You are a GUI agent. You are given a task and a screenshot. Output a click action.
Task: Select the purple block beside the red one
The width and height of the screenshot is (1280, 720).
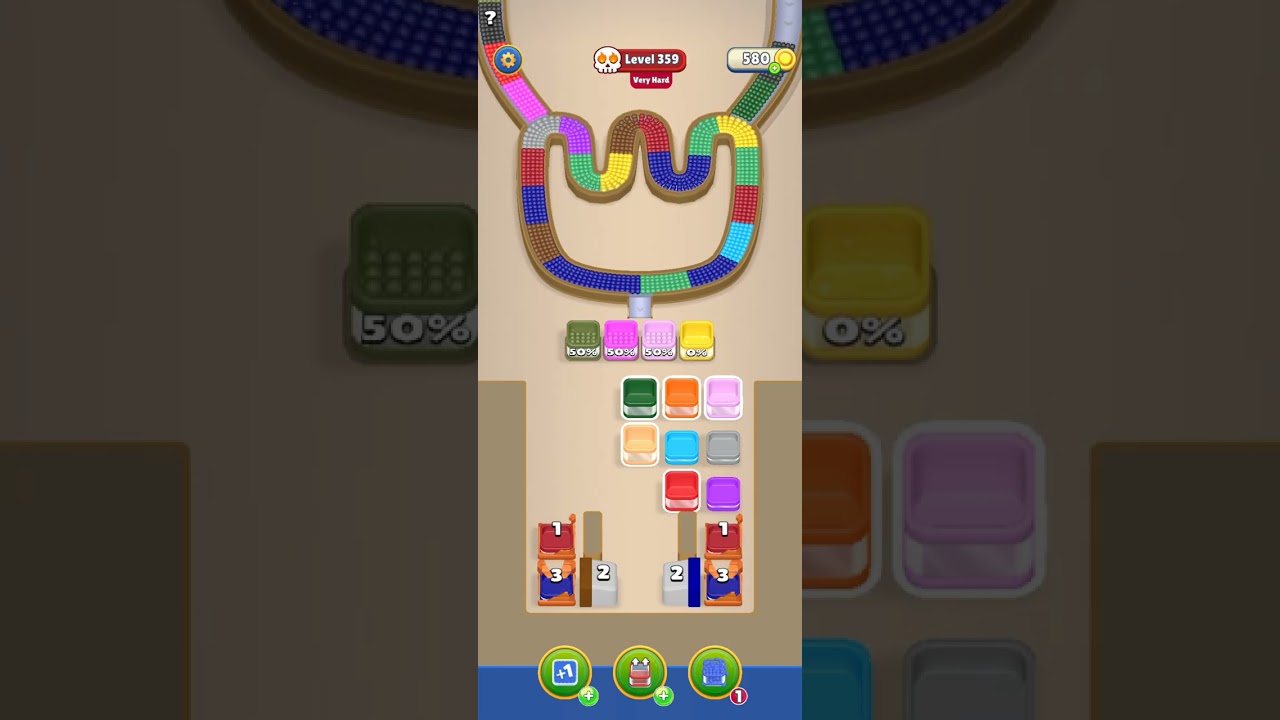pos(724,493)
